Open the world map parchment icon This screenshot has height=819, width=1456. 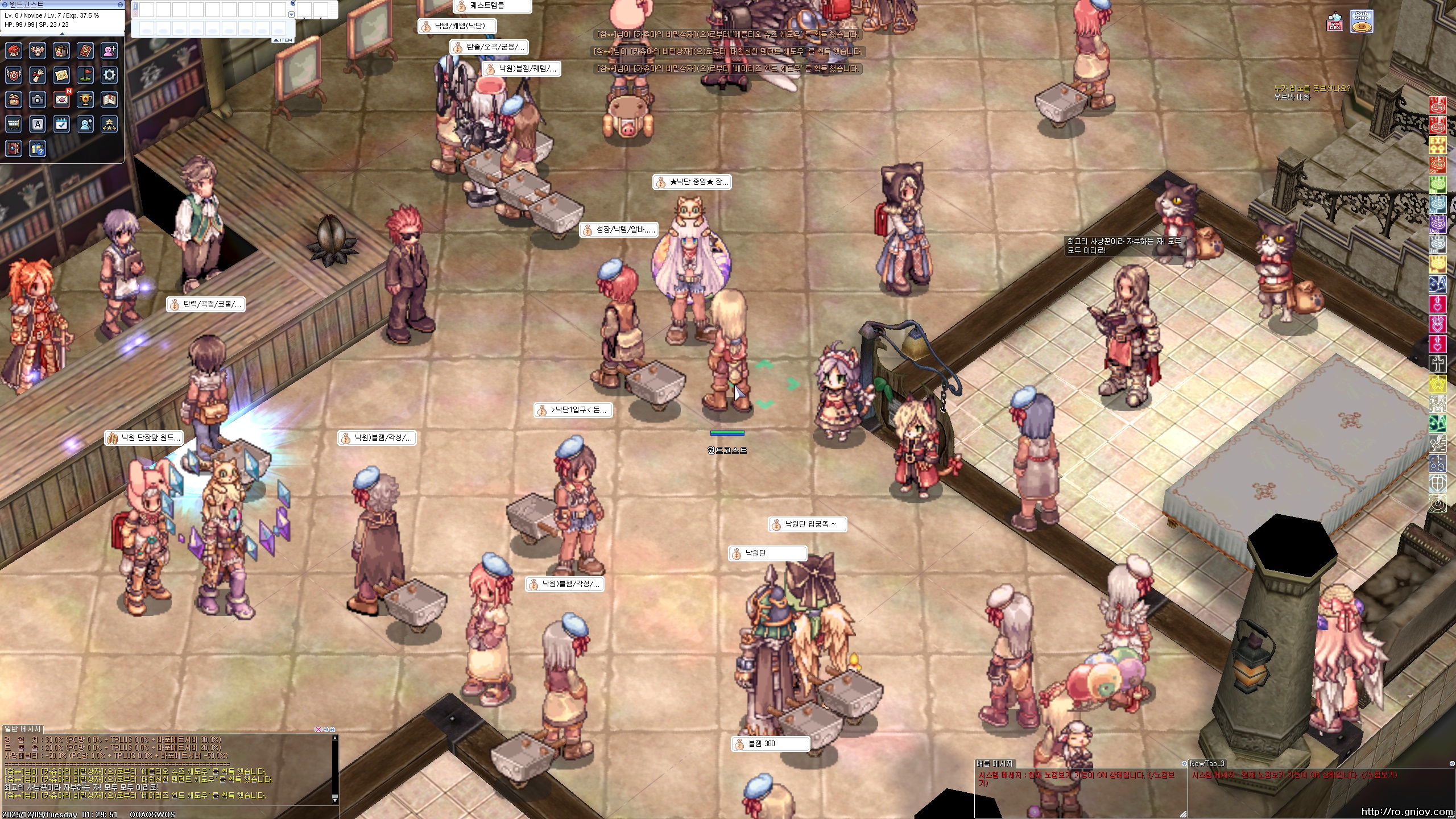pos(61,75)
